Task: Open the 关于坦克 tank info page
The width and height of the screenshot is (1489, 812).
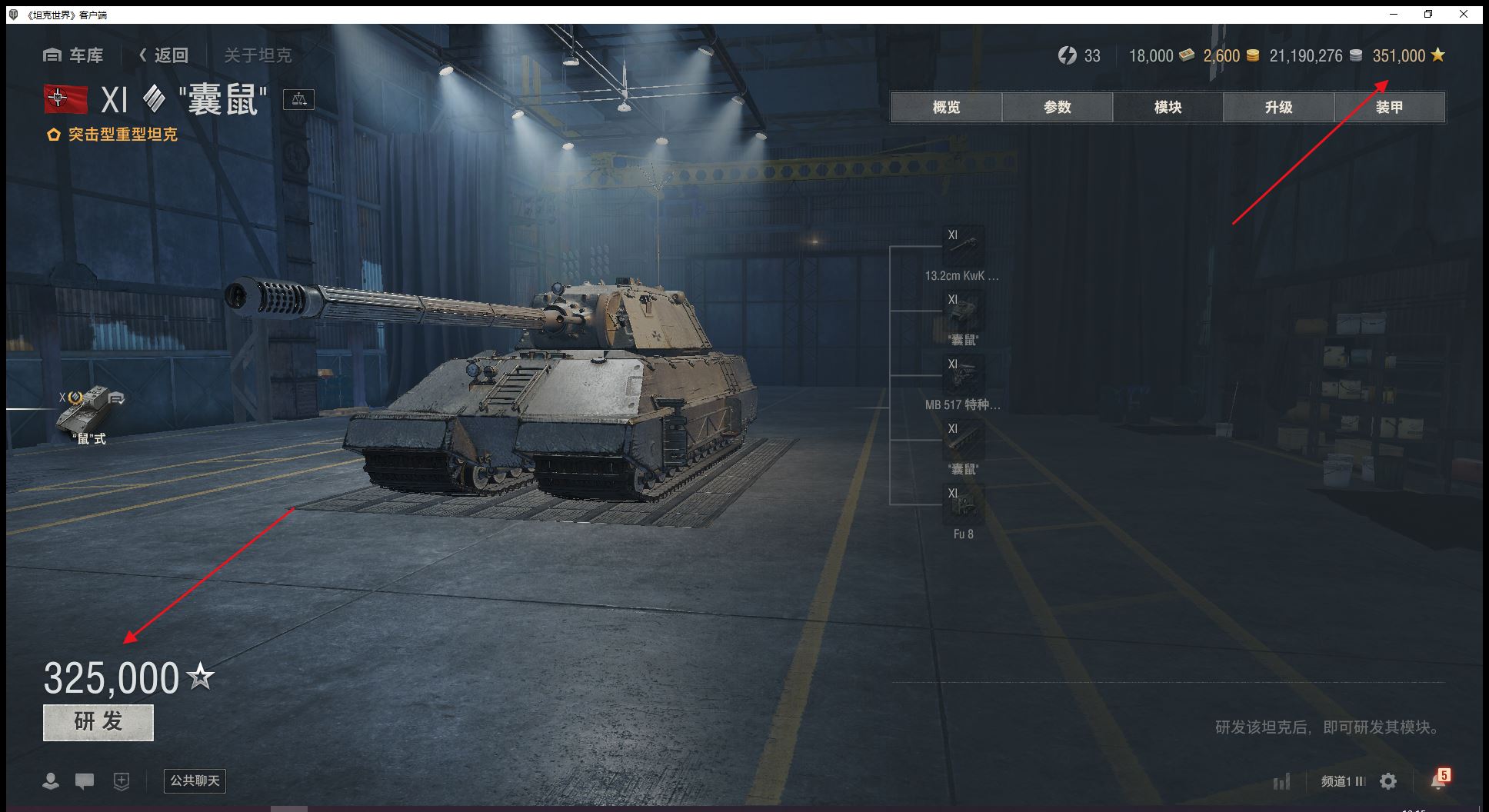Action: coord(258,55)
